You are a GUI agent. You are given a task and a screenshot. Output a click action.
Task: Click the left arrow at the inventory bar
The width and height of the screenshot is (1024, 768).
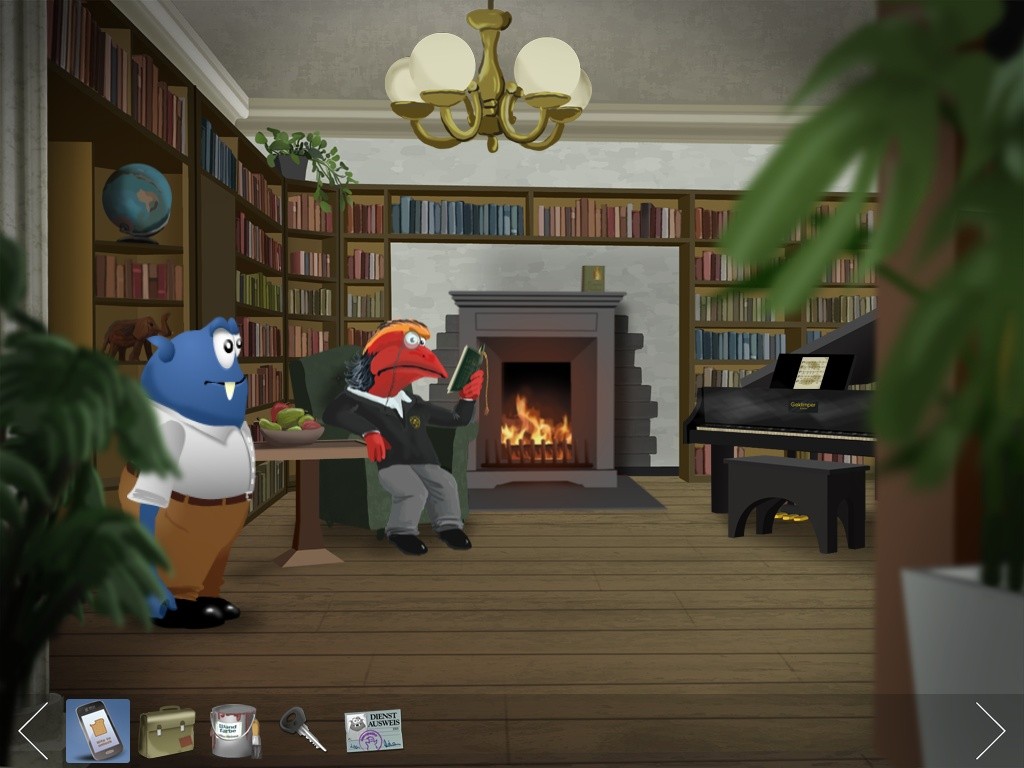[33, 730]
